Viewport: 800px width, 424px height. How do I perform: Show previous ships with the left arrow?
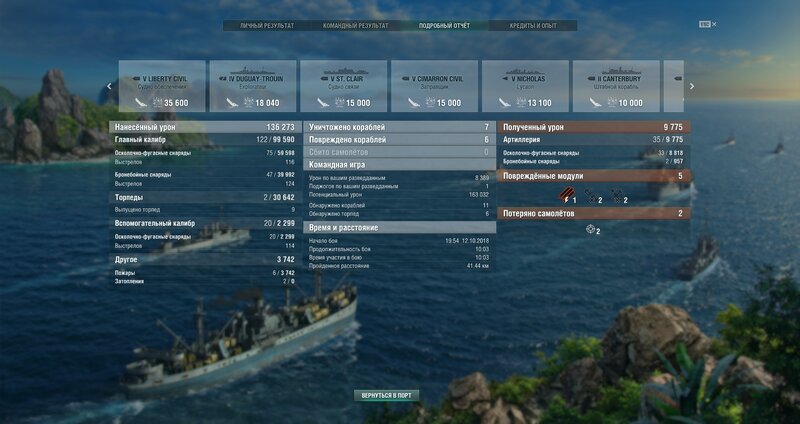pyautogui.click(x=110, y=86)
